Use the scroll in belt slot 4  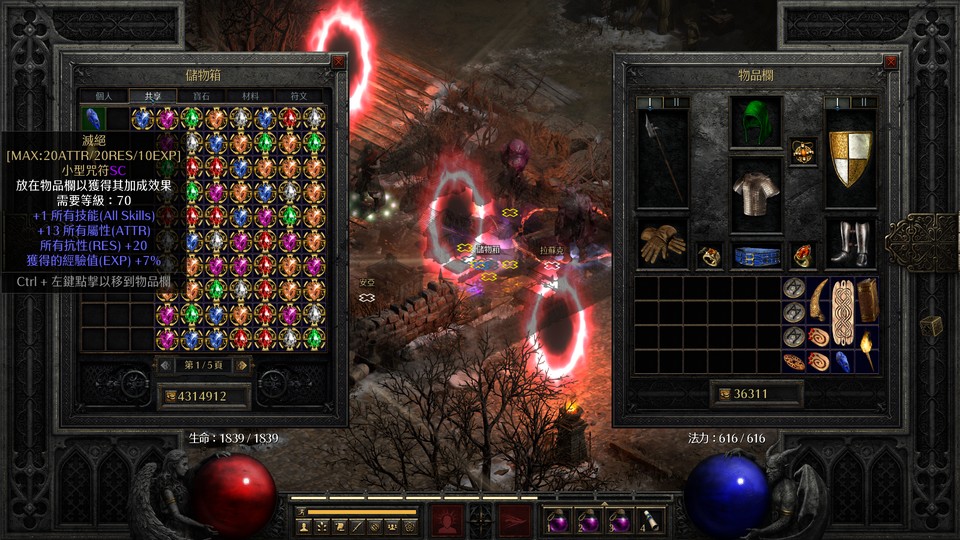click(650, 520)
